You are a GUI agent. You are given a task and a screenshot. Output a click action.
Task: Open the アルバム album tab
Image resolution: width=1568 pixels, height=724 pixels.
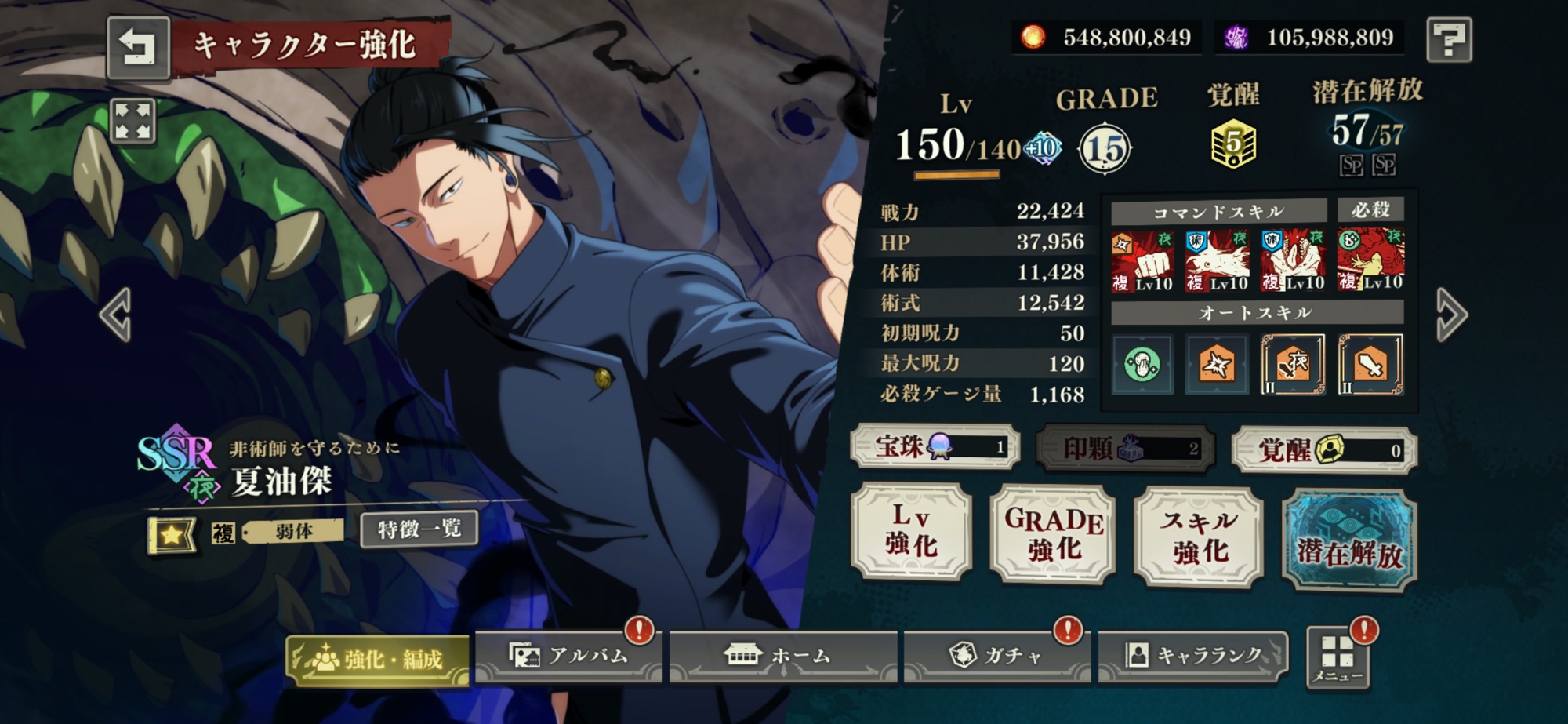[568, 656]
